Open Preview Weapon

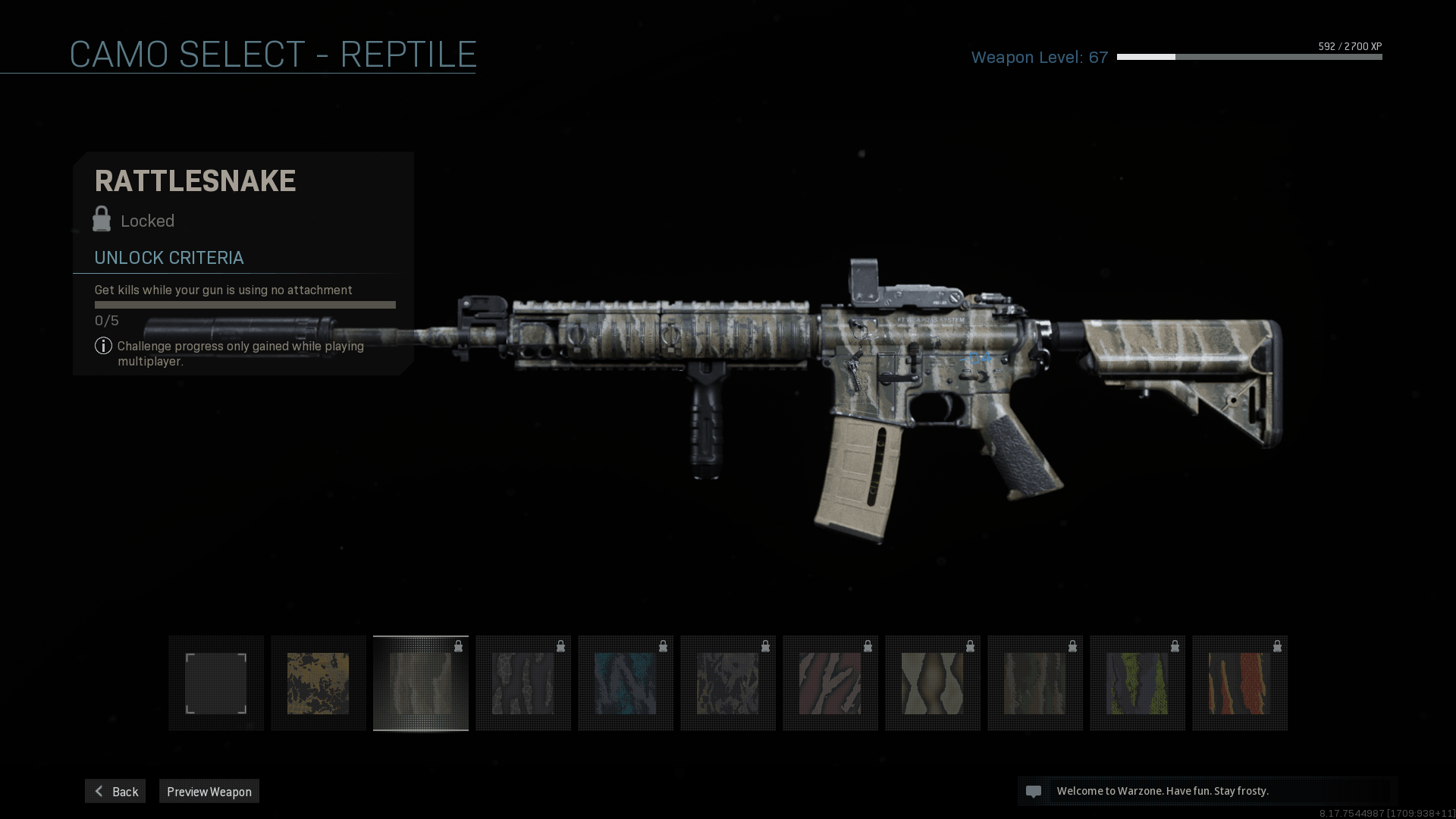click(x=209, y=791)
